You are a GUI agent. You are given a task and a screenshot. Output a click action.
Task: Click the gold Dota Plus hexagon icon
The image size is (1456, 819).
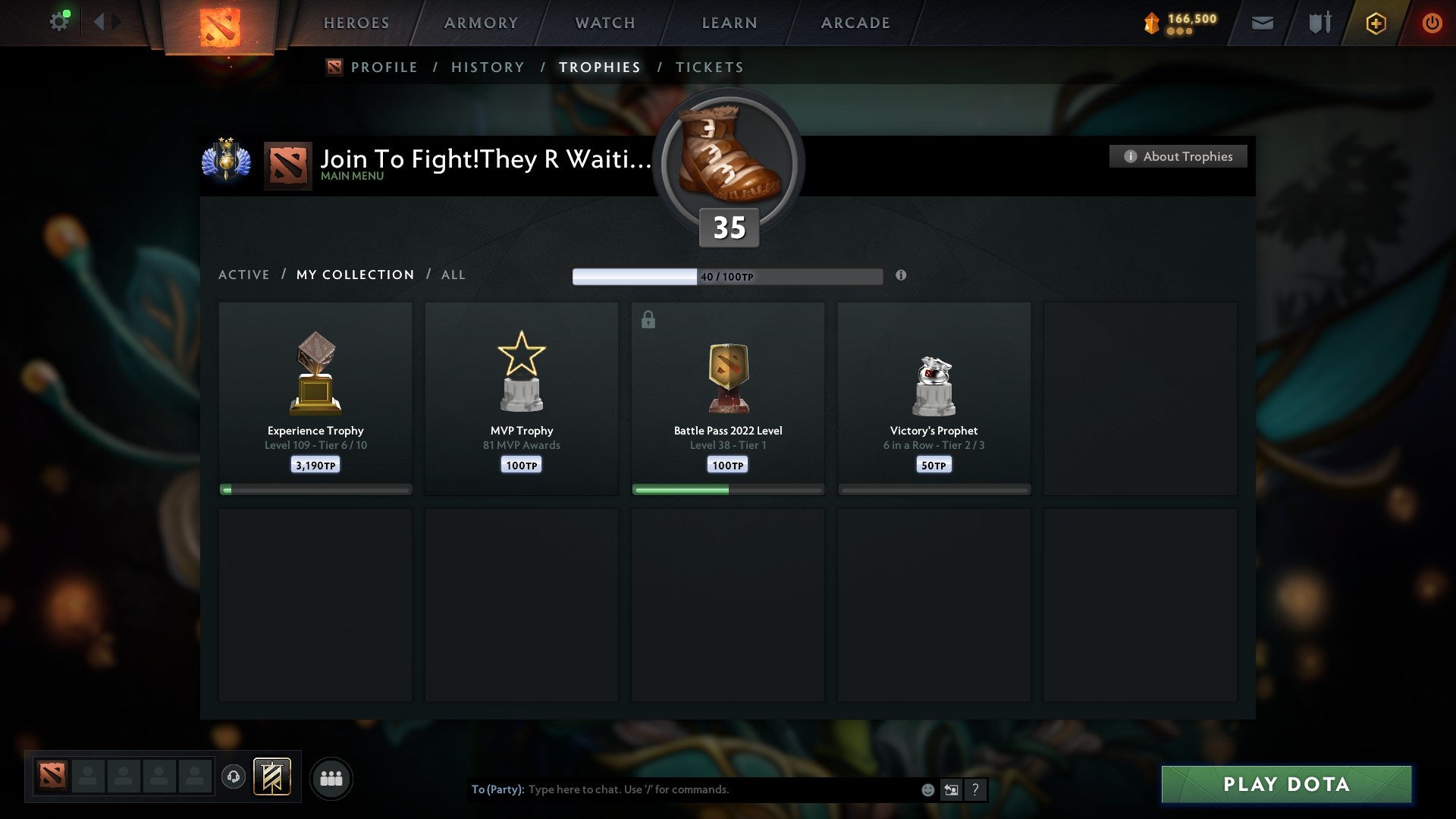pyautogui.click(x=1375, y=23)
